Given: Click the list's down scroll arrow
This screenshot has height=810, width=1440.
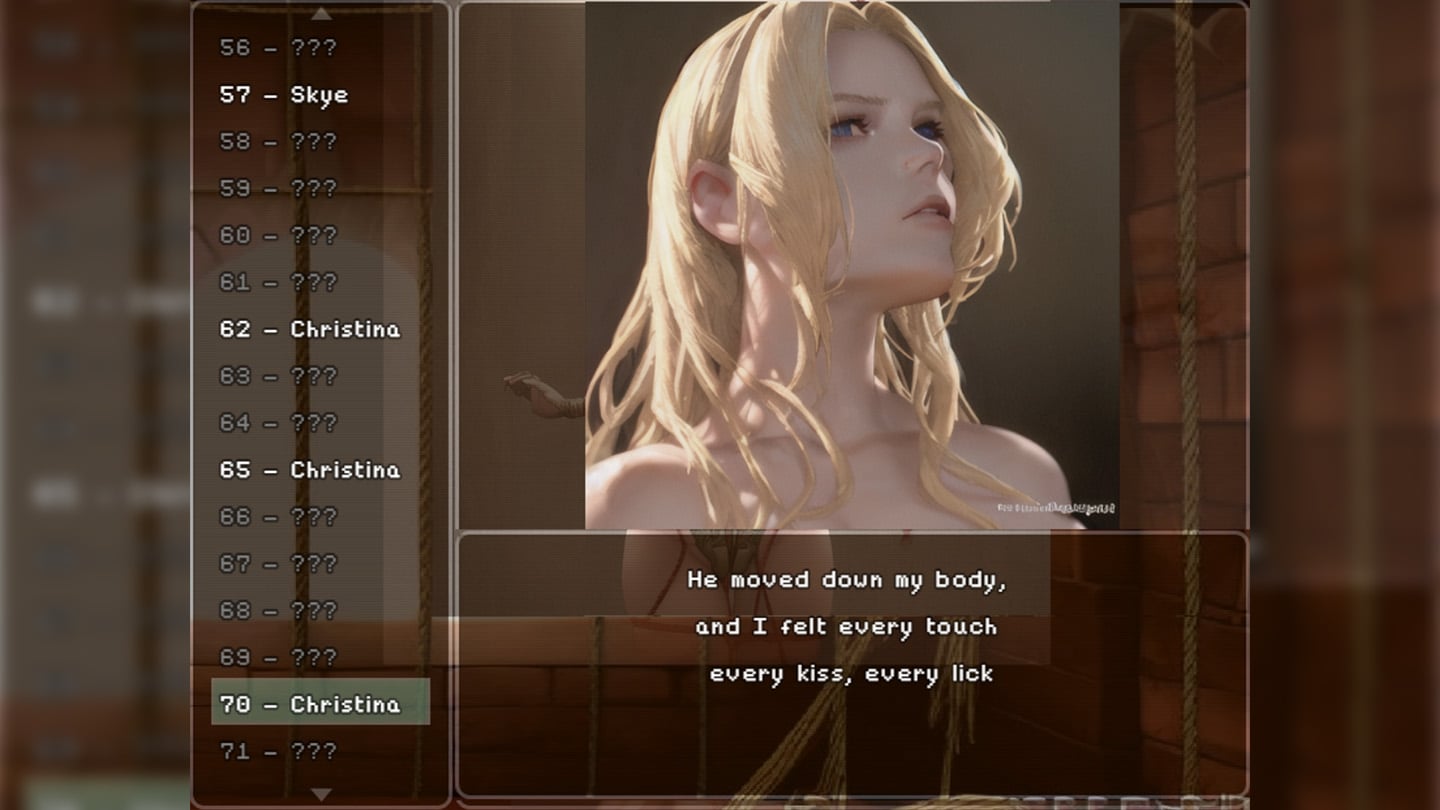Looking at the screenshot, I should 320,794.
